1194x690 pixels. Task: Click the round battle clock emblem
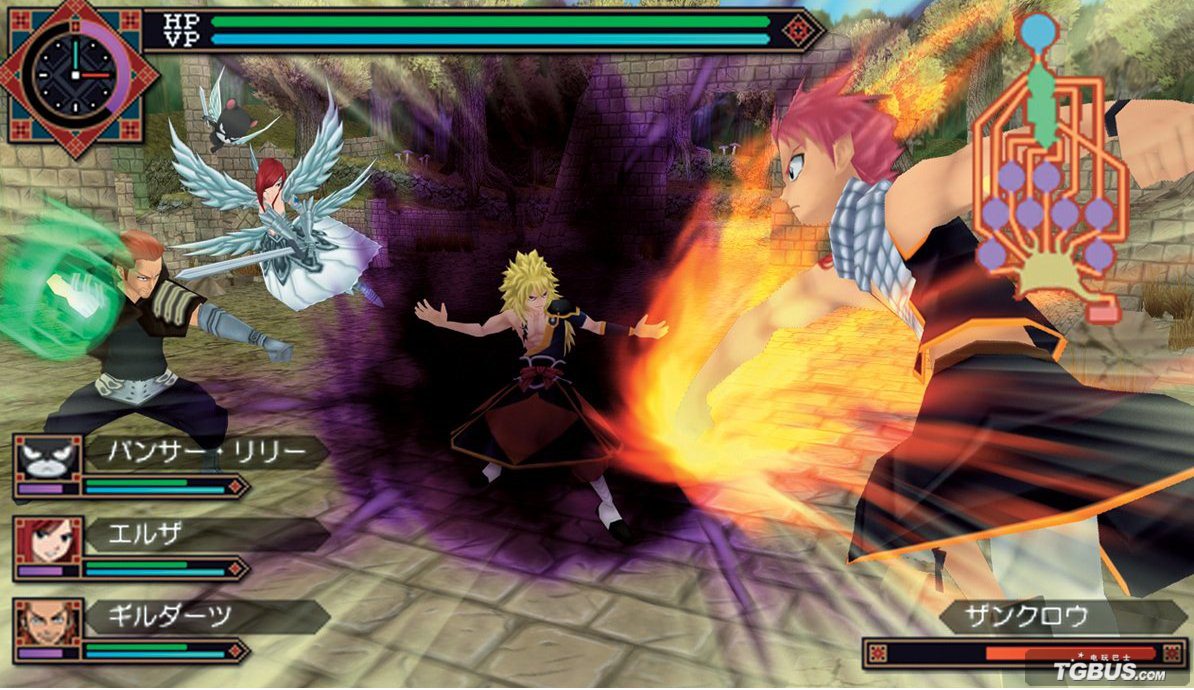pos(76,75)
